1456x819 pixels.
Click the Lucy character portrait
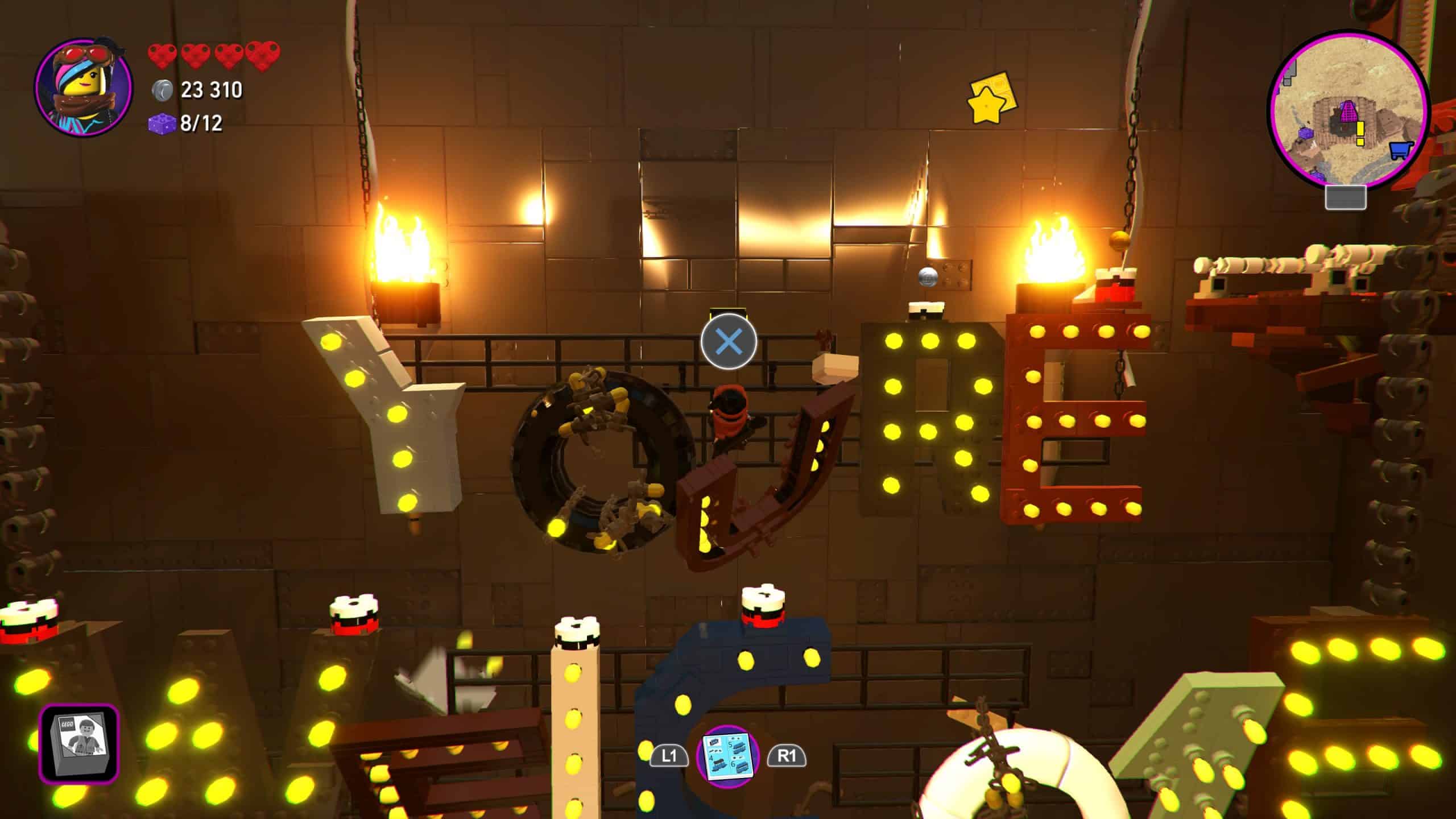pos(84,86)
